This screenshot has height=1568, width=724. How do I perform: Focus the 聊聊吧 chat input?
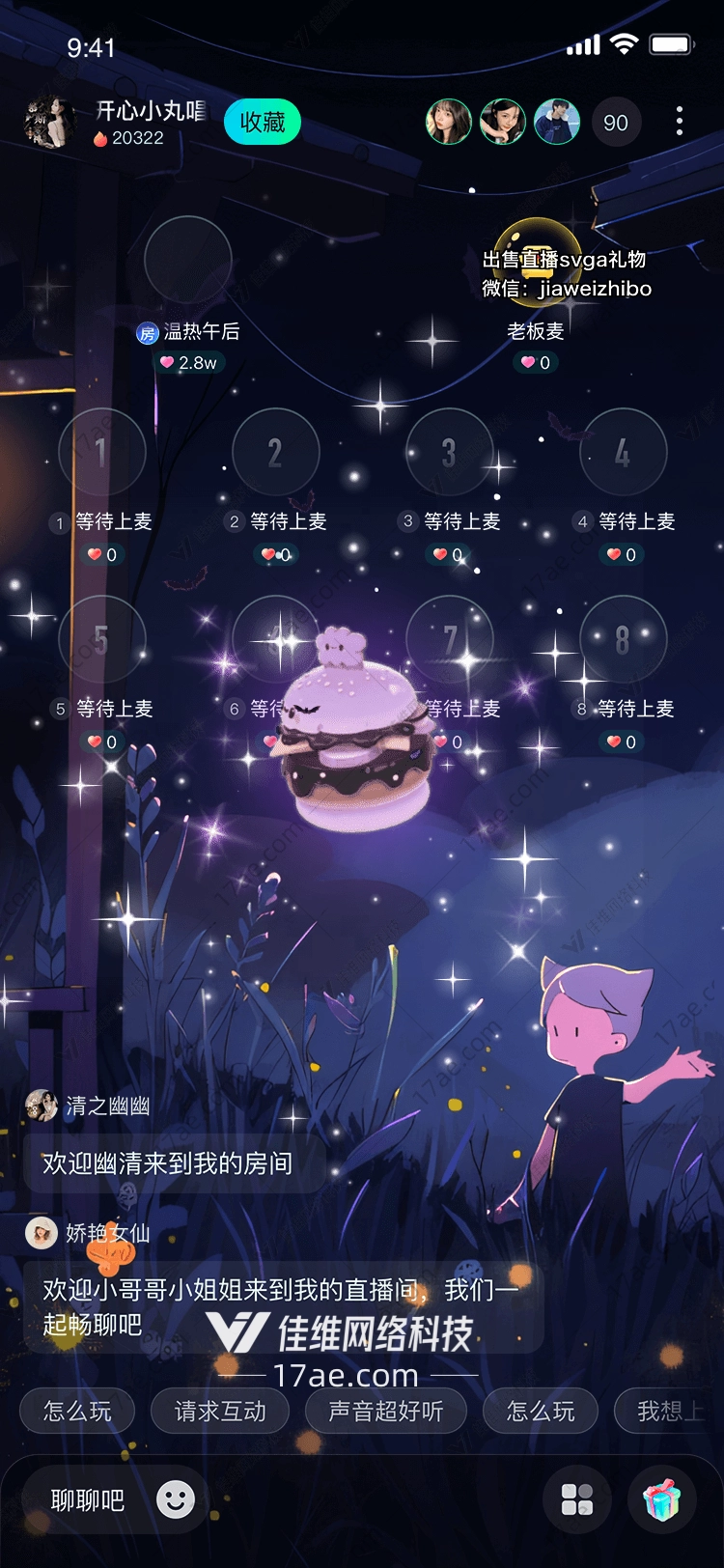(x=88, y=1500)
